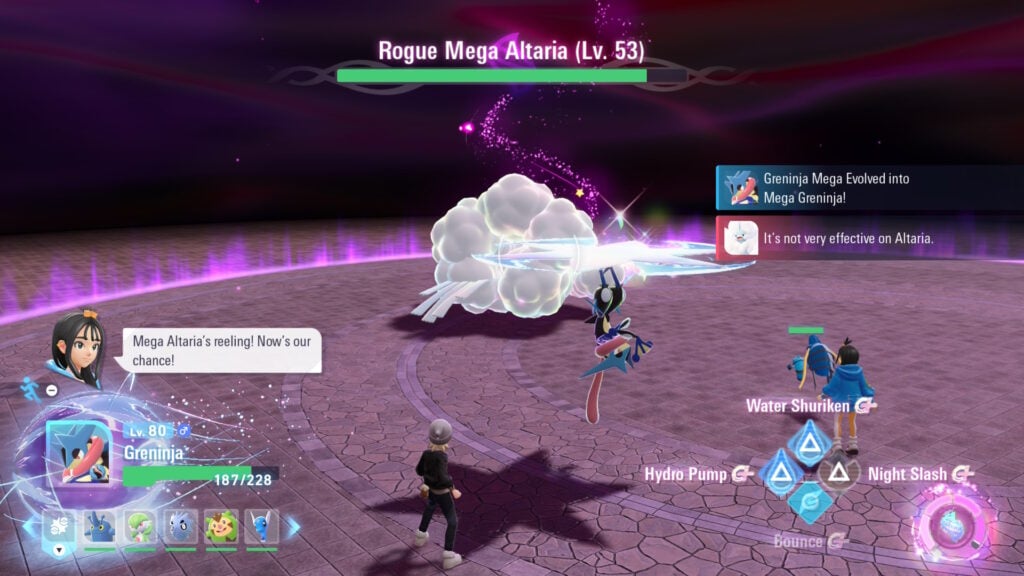Image resolution: width=1024 pixels, height=576 pixels.
Task: Switch to the blue winged Pokémon party slot
Action: [x=262, y=527]
